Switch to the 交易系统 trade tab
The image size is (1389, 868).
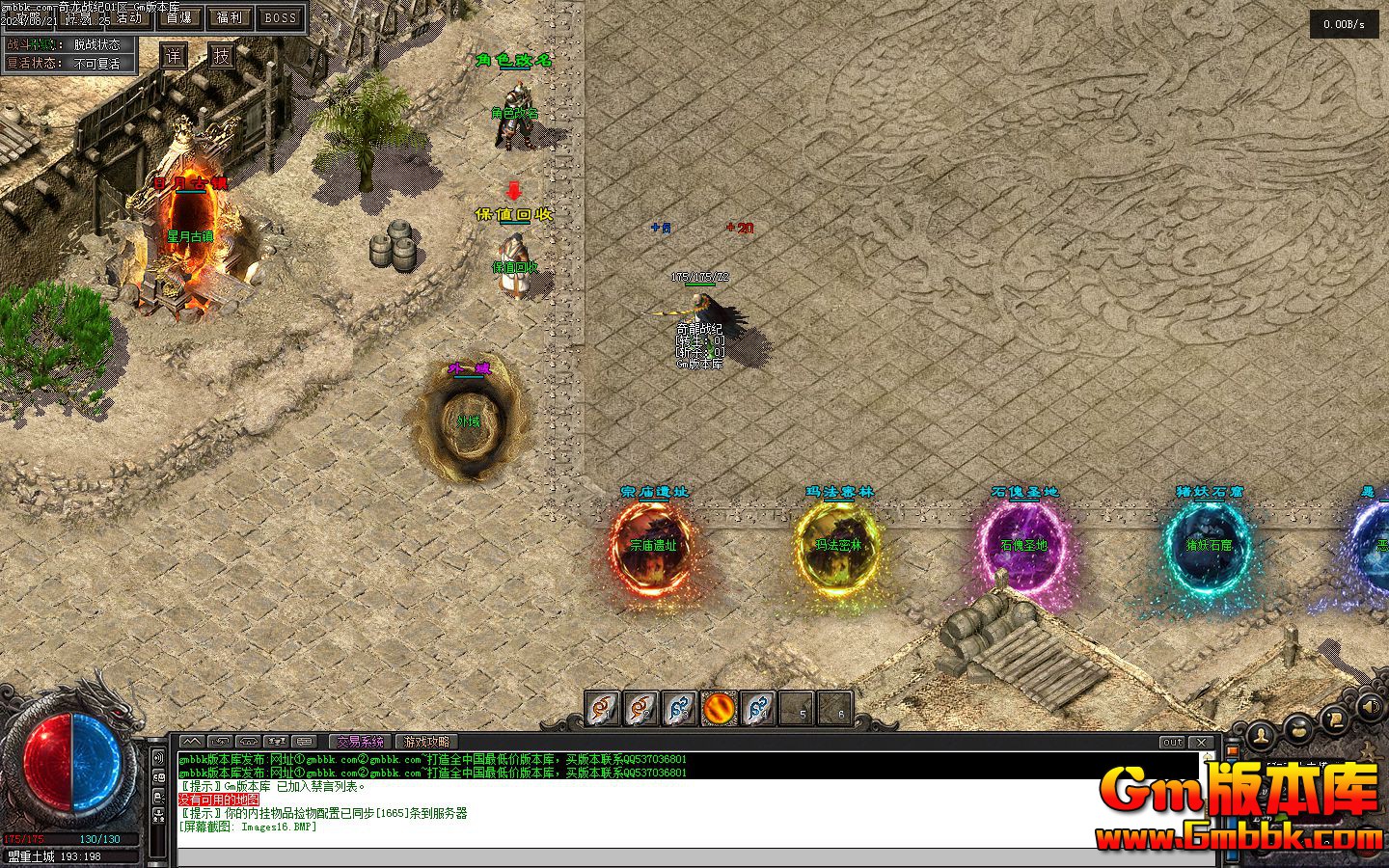coord(360,742)
